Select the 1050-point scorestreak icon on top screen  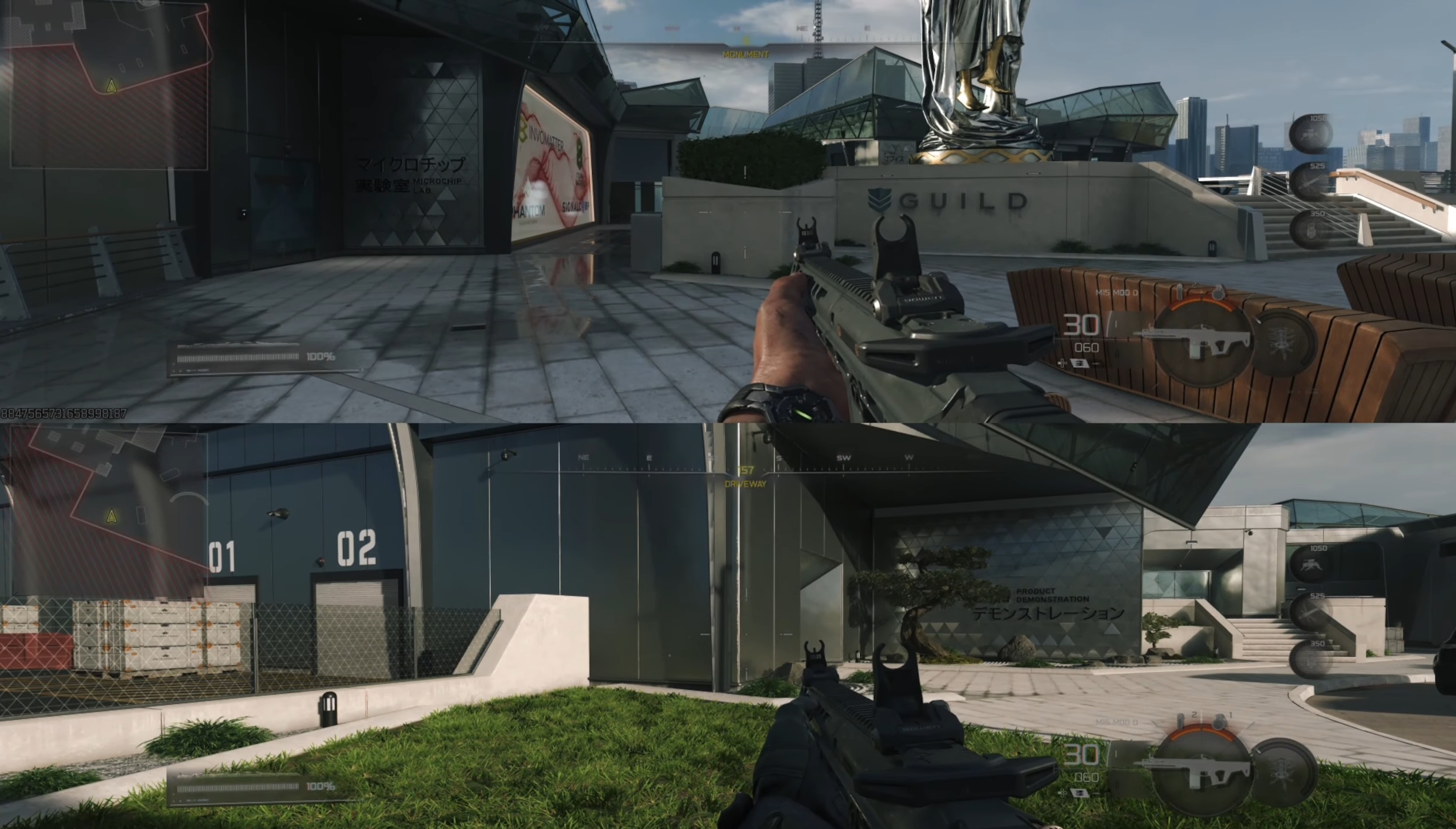(1310, 133)
